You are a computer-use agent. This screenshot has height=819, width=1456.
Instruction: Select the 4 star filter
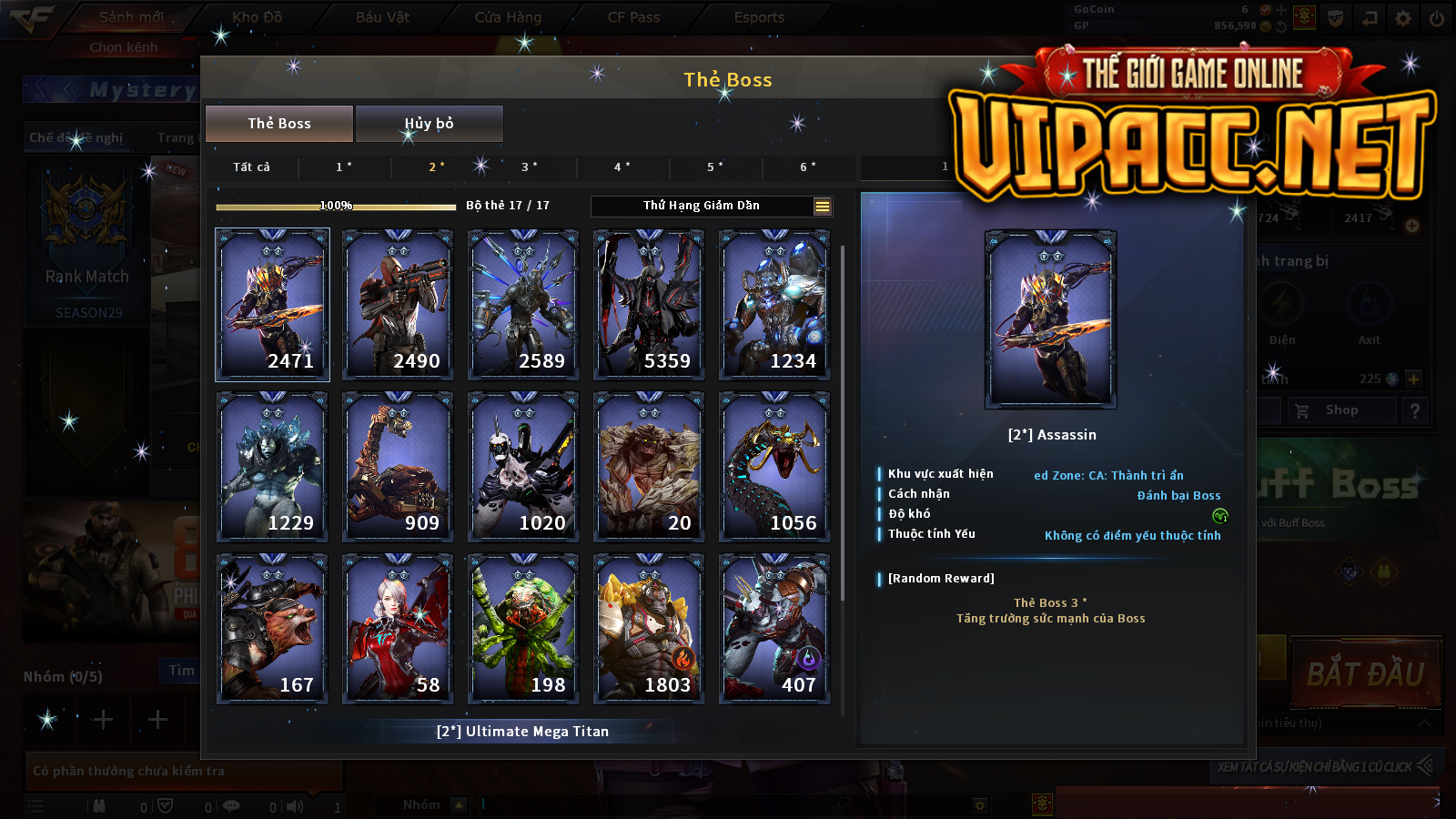(x=622, y=167)
